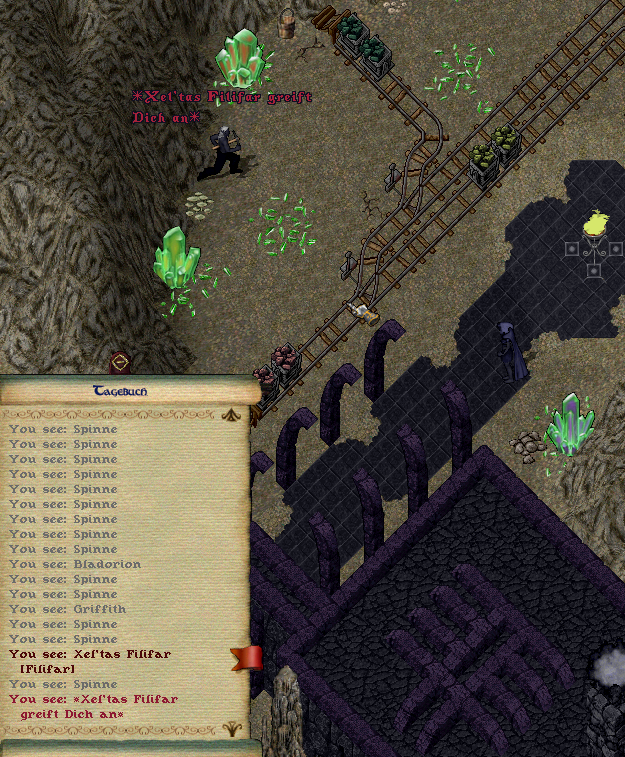Screen dimensions: 625x757
Task: Select the 'You see: Griffith' journal entry
Action: [68, 609]
